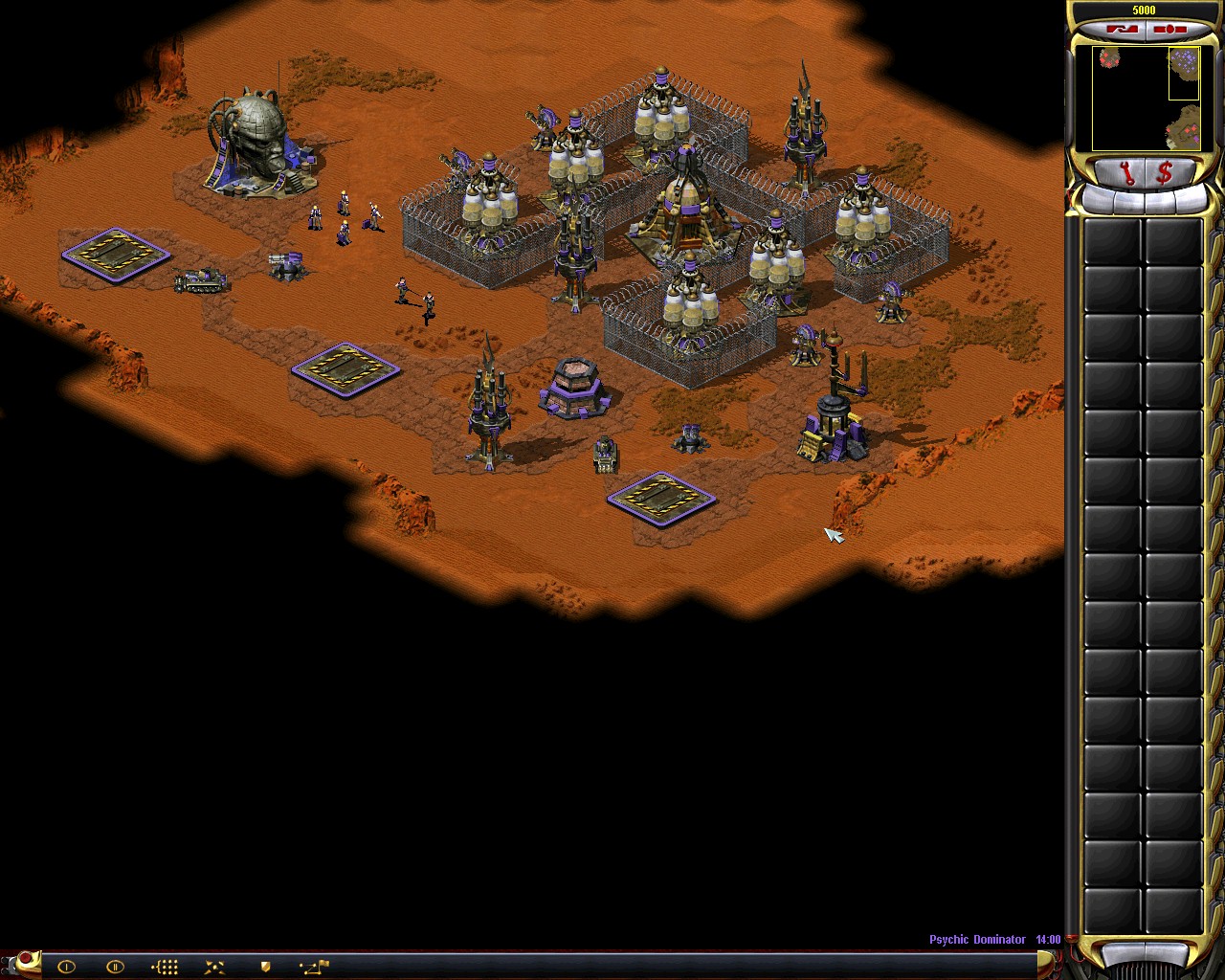Click the red emblem at the command bar's left end
Image resolution: width=1225 pixels, height=980 pixels.
pos(26,960)
